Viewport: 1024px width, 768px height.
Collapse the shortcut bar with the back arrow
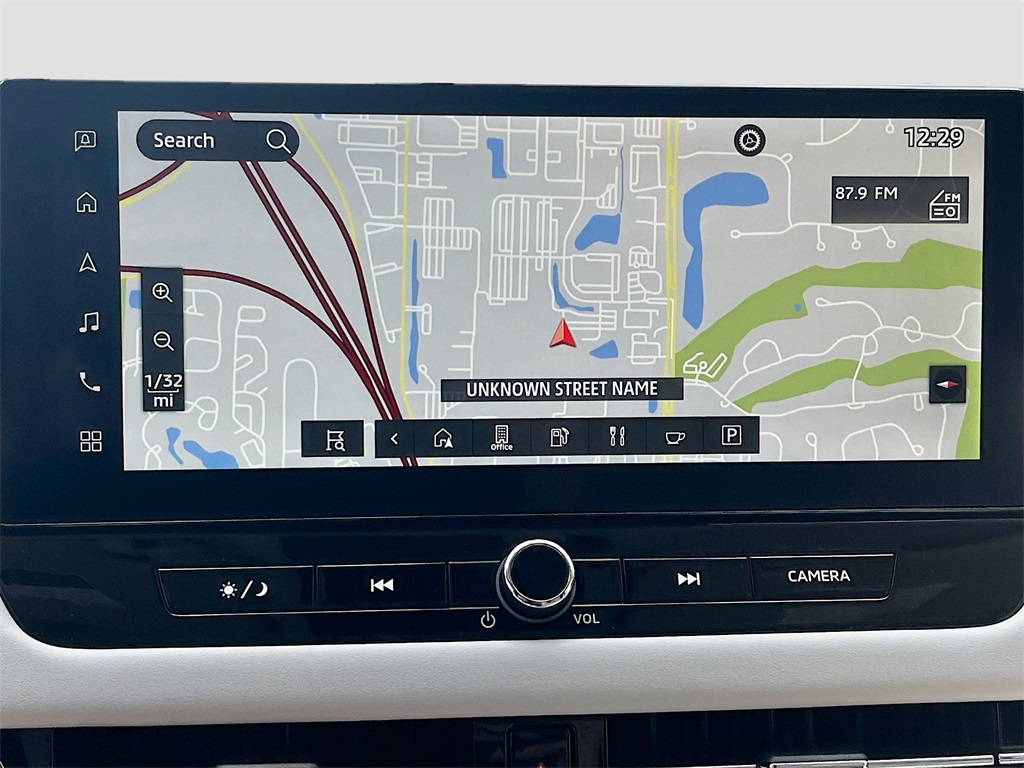394,438
